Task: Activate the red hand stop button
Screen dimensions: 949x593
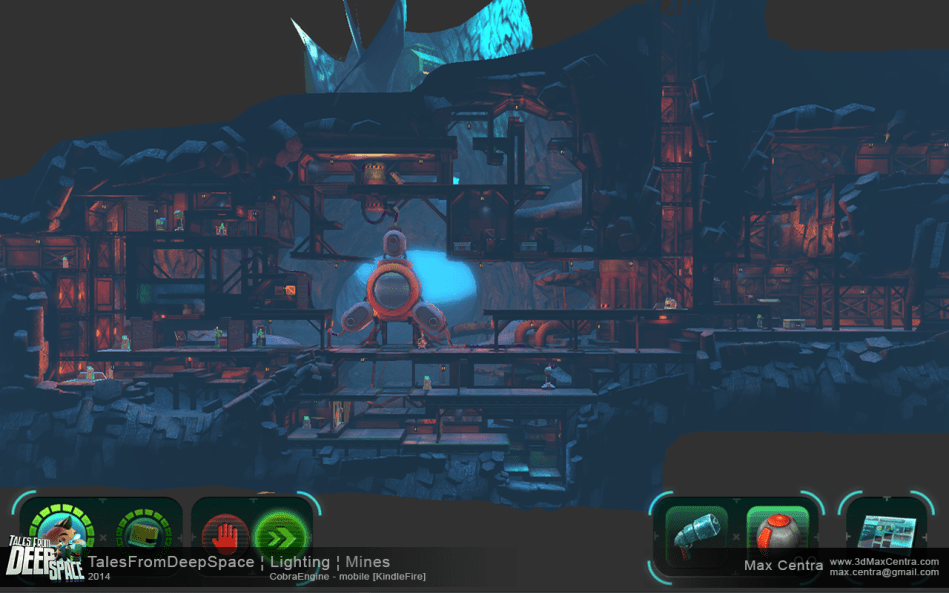Action: pos(225,537)
